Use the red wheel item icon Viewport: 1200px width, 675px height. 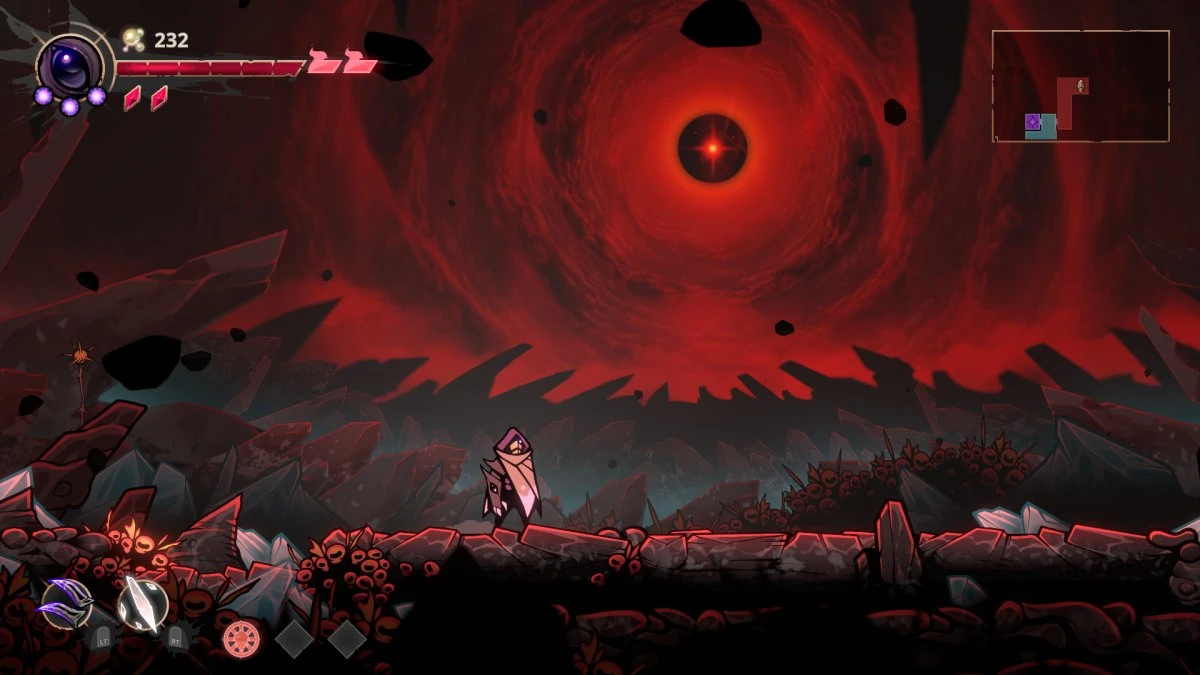[241, 638]
